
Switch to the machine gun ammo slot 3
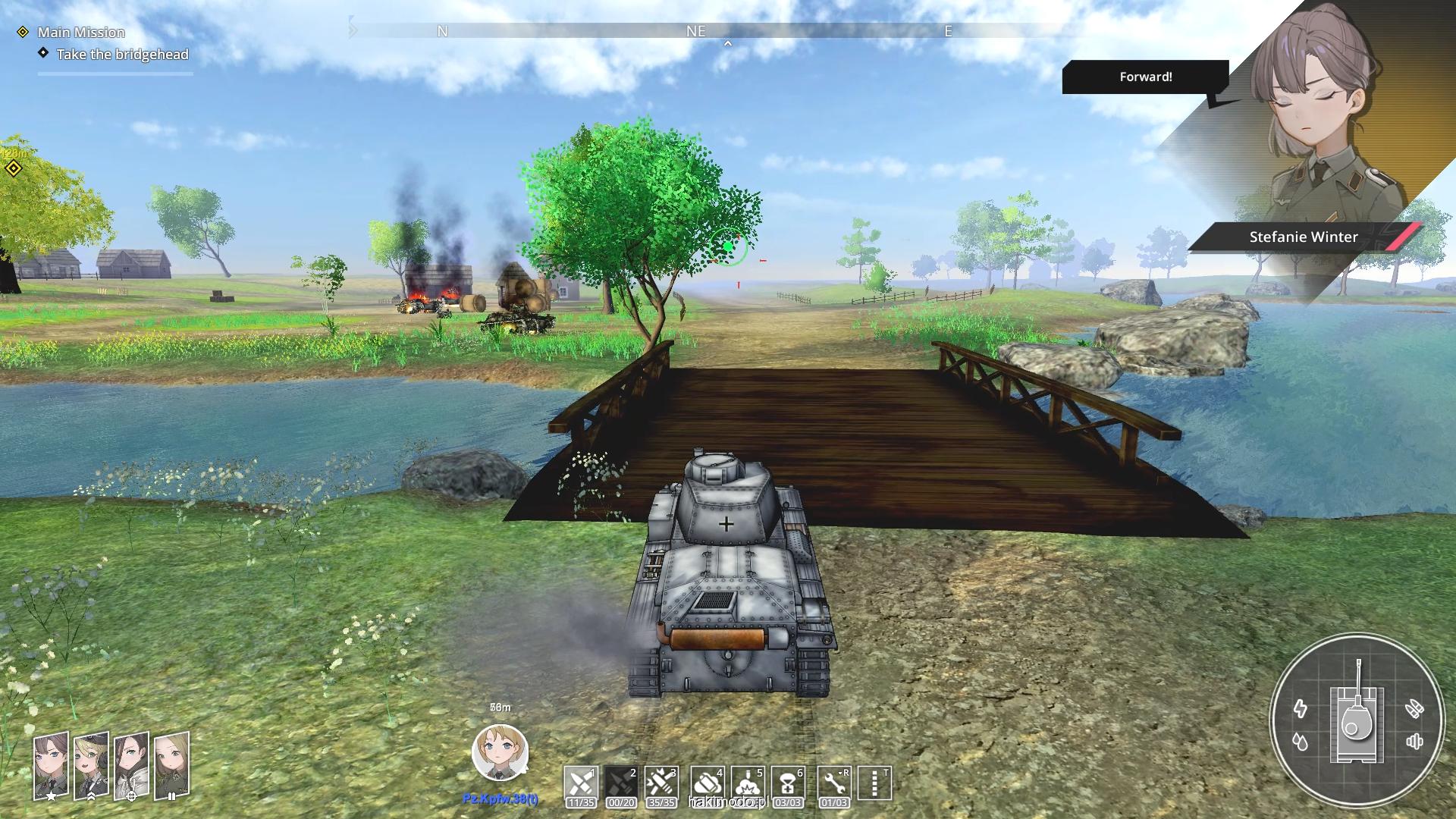[x=661, y=783]
